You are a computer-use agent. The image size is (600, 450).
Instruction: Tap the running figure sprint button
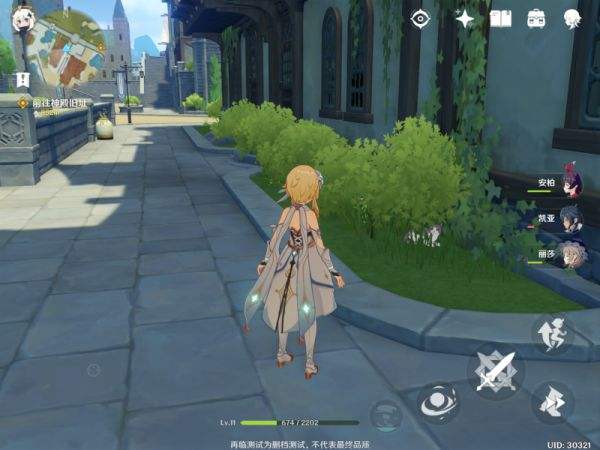point(552,404)
